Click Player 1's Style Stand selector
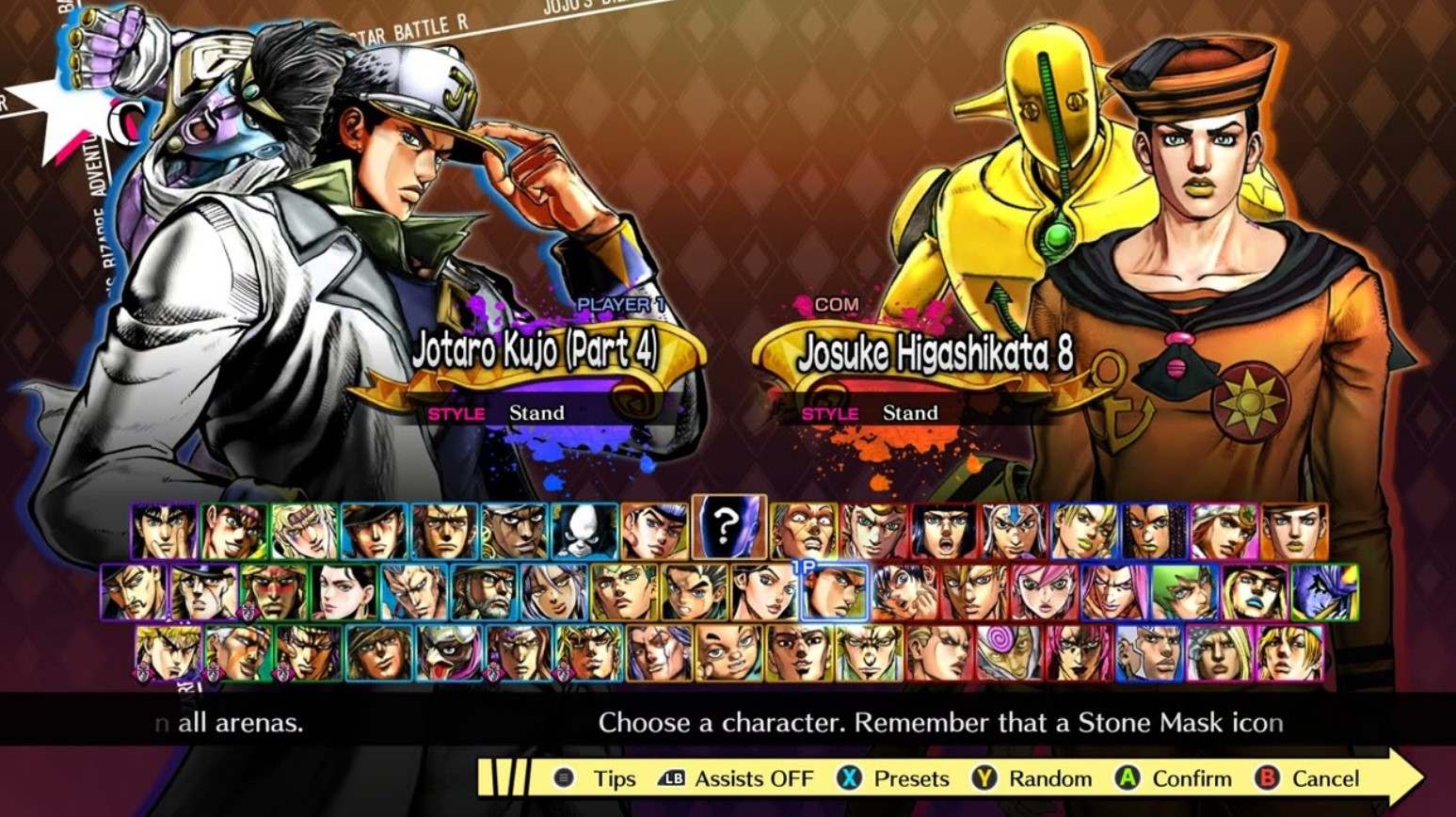 pos(536,413)
